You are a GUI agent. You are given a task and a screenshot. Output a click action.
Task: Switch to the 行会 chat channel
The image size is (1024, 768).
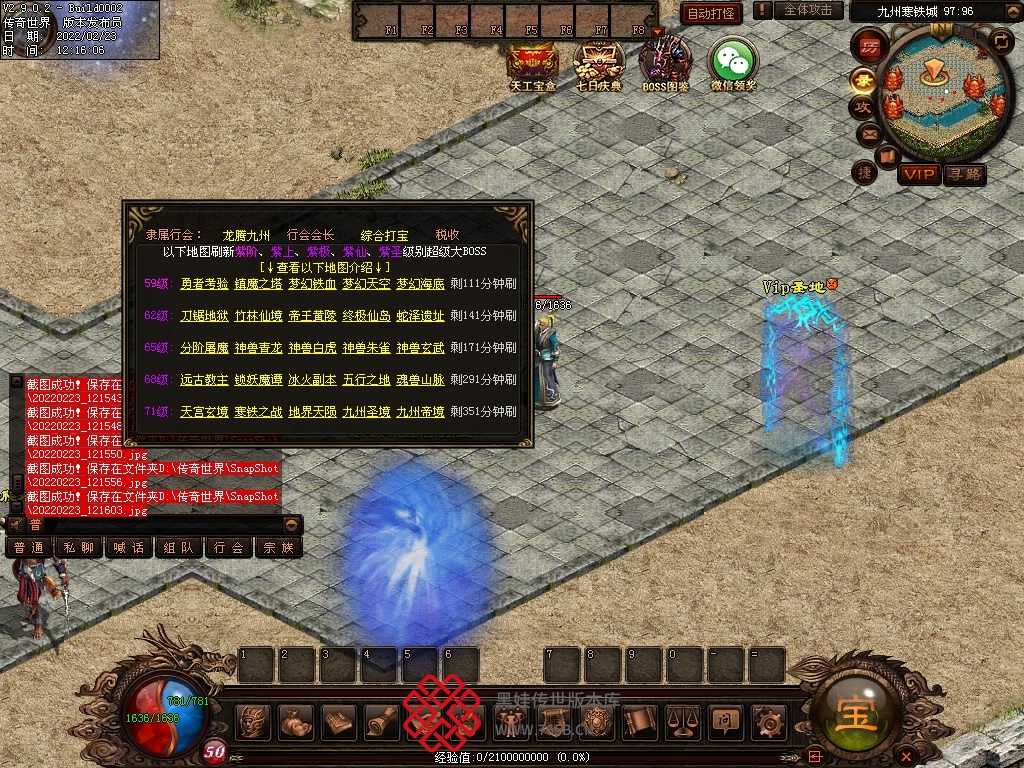click(229, 548)
